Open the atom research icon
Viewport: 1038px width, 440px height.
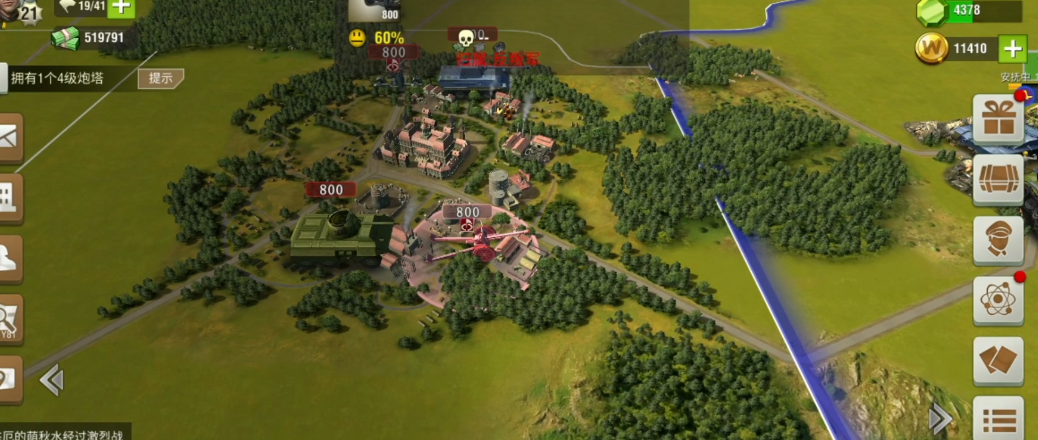(x=998, y=301)
